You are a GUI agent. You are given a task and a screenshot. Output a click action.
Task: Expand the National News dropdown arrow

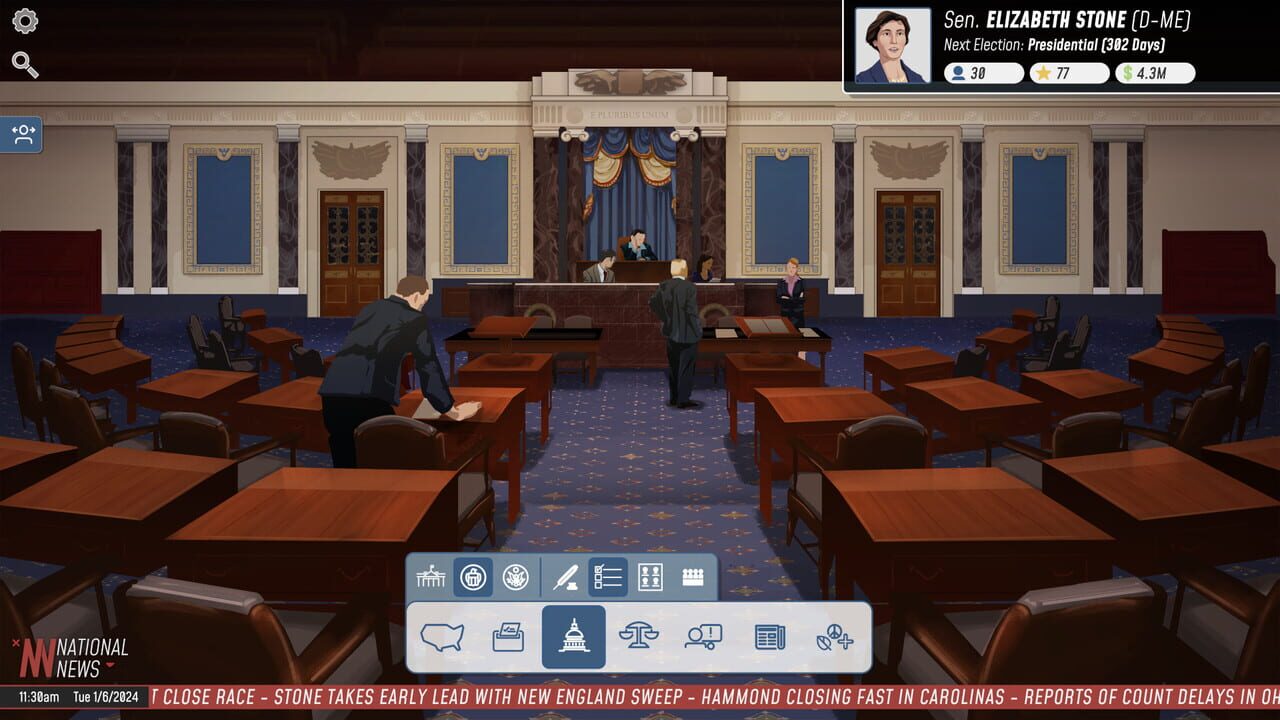coord(108,662)
